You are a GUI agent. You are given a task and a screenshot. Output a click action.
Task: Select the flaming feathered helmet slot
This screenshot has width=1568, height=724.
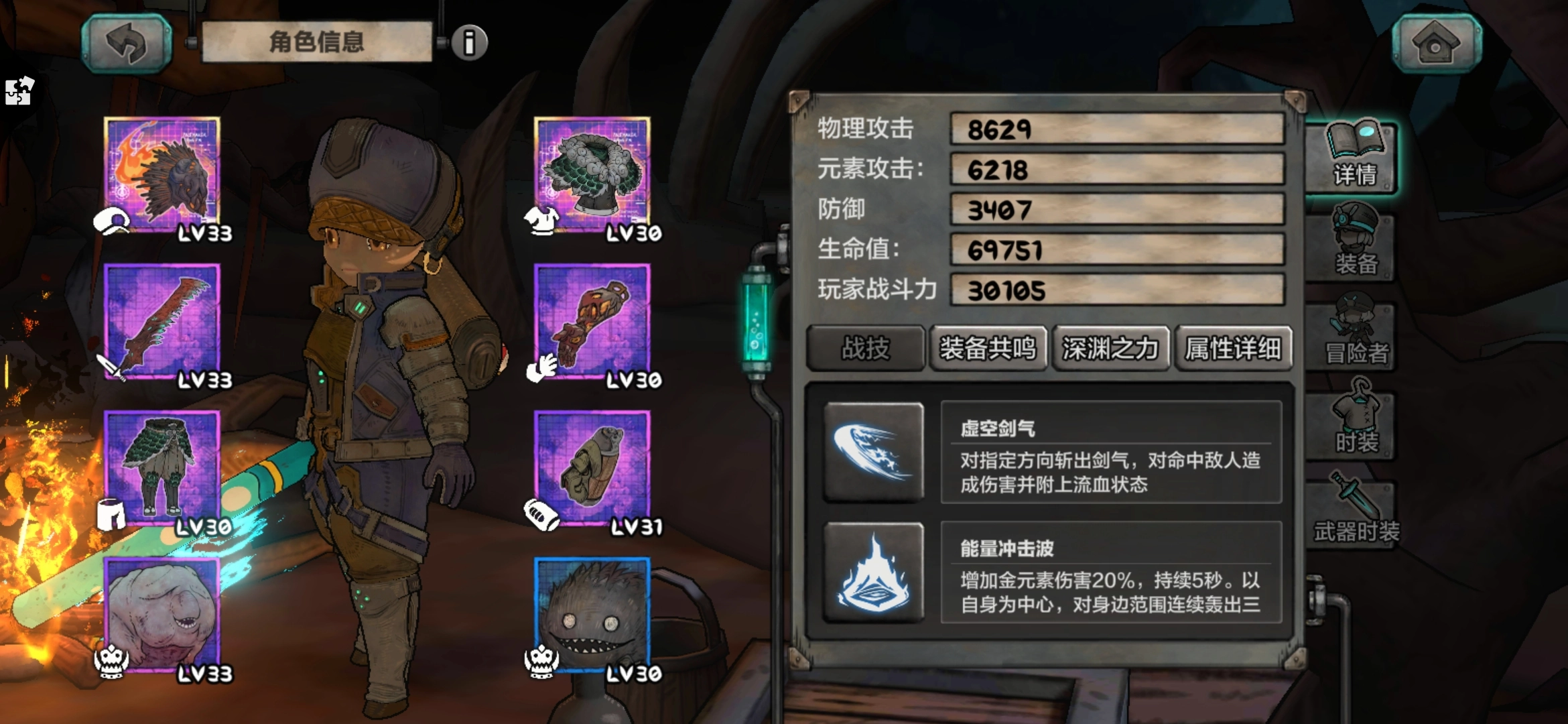162,173
